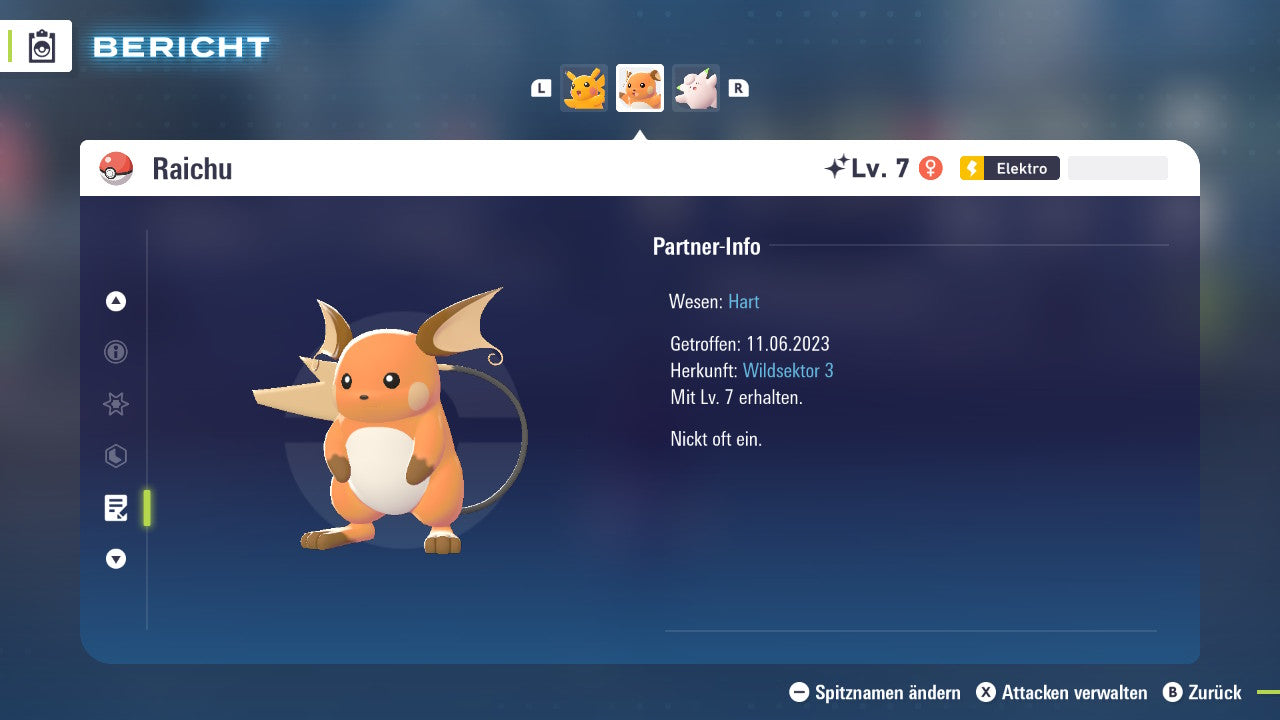
Task: Click the Hart nature link
Action: point(743,301)
